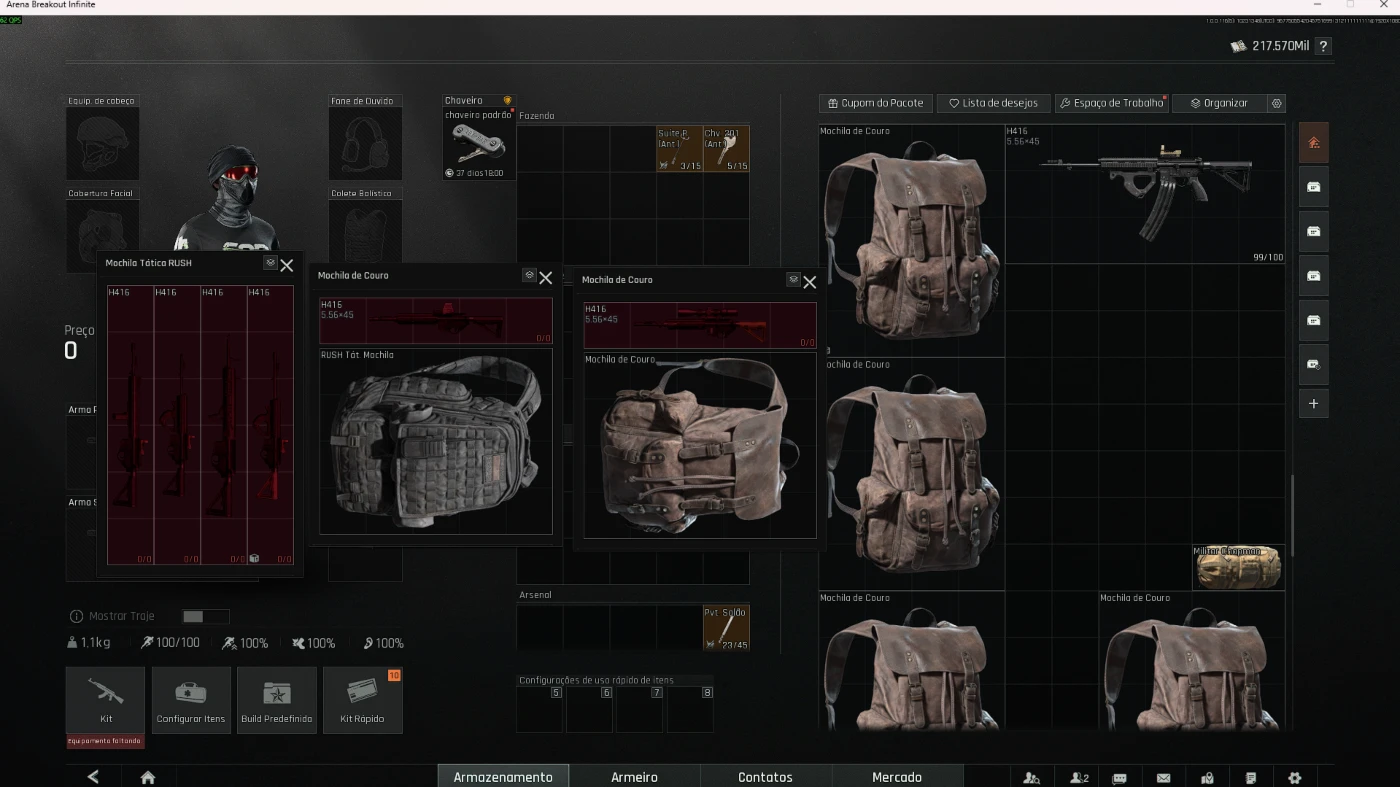This screenshot has height=787, width=1400.
Task: Open the Lista de desejos
Action: (993, 103)
